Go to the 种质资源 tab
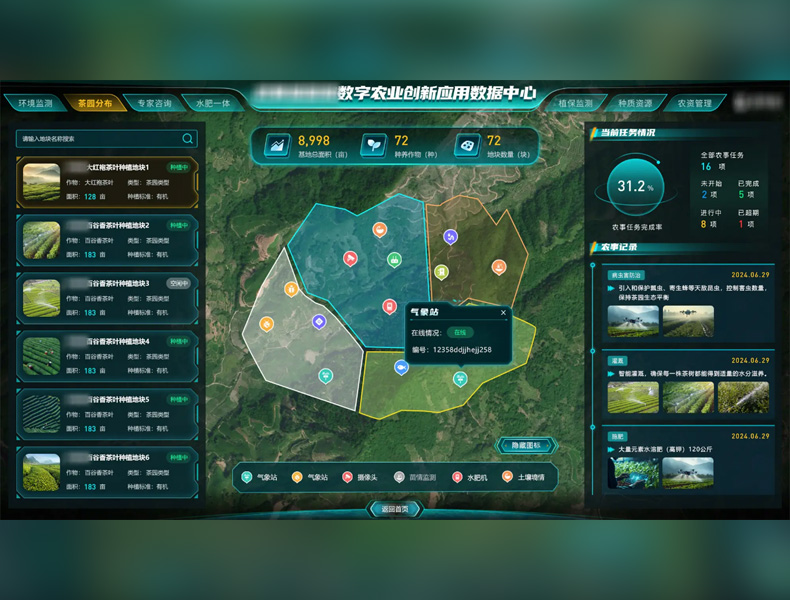 (x=635, y=103)
